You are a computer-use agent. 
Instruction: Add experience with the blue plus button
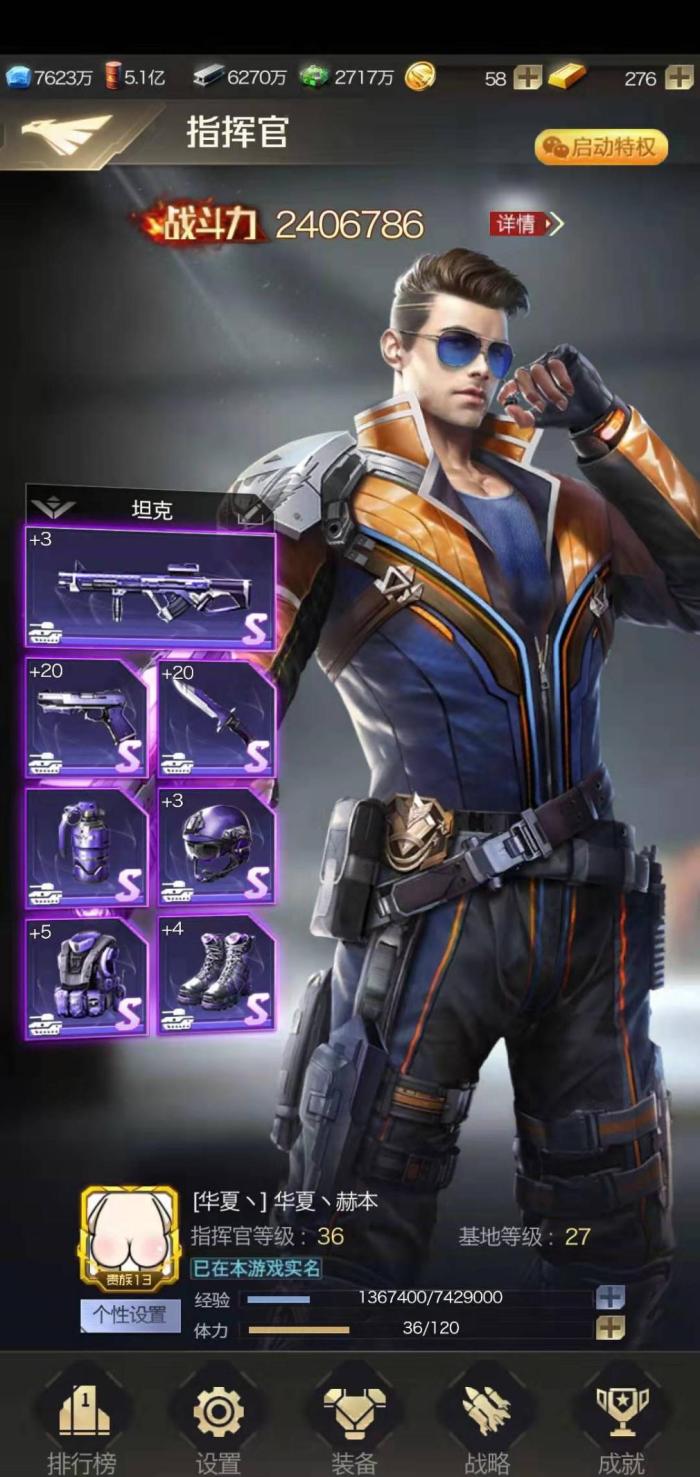pos(610,1298)
